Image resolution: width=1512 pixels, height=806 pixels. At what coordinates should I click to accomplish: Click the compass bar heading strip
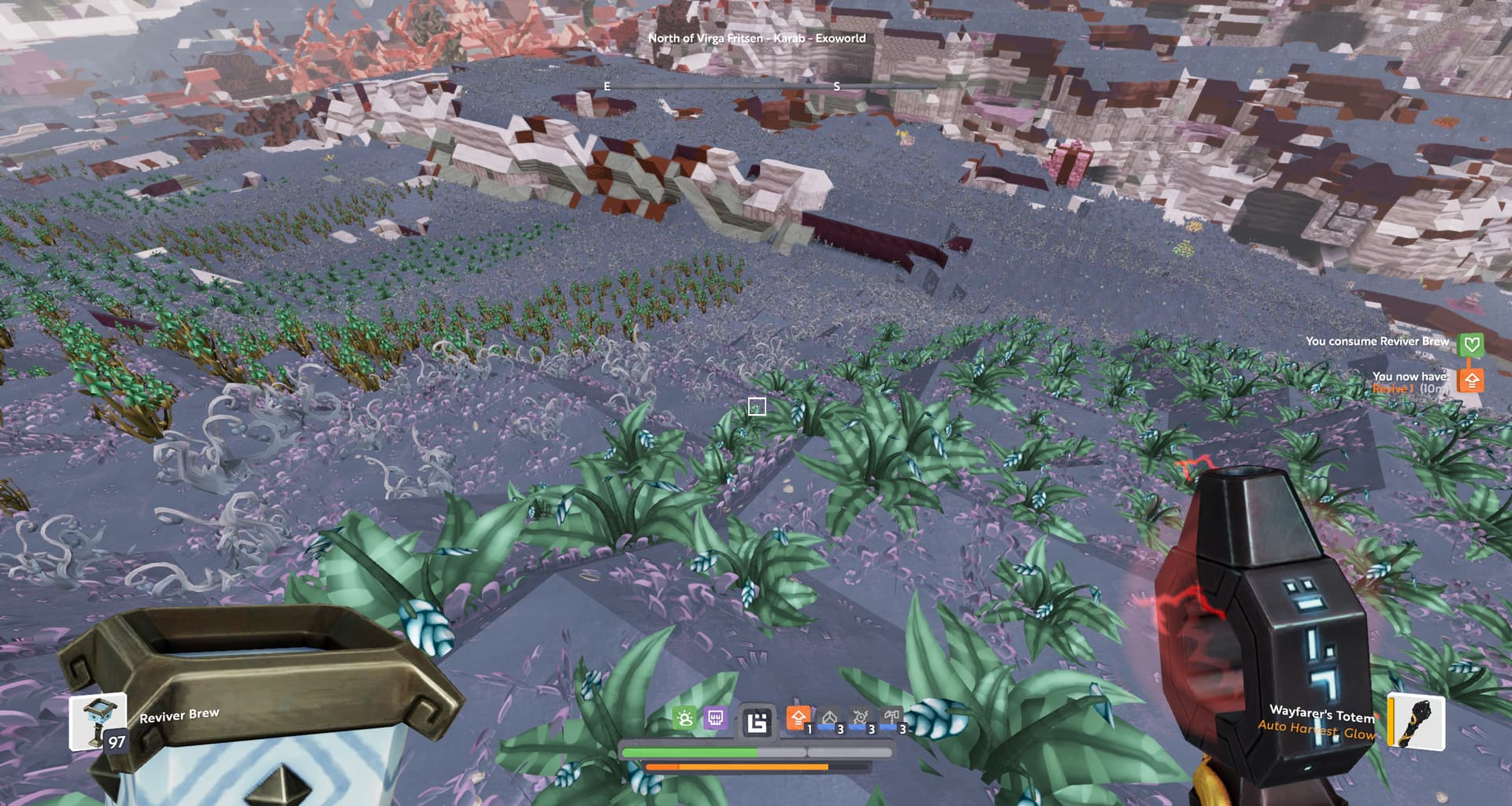[756, 86]
